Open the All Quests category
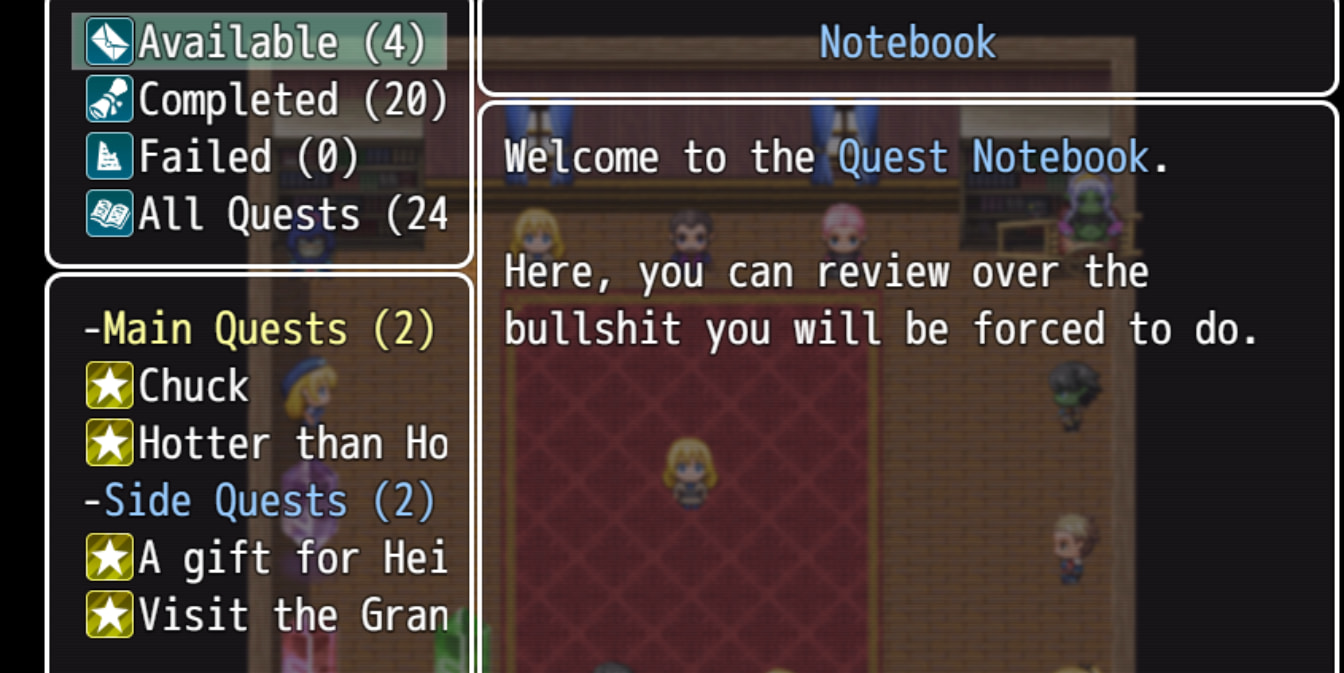Image resolution: width=1344 pixels, height=673 pixels. pyautogui.click(x=265, y=215)
